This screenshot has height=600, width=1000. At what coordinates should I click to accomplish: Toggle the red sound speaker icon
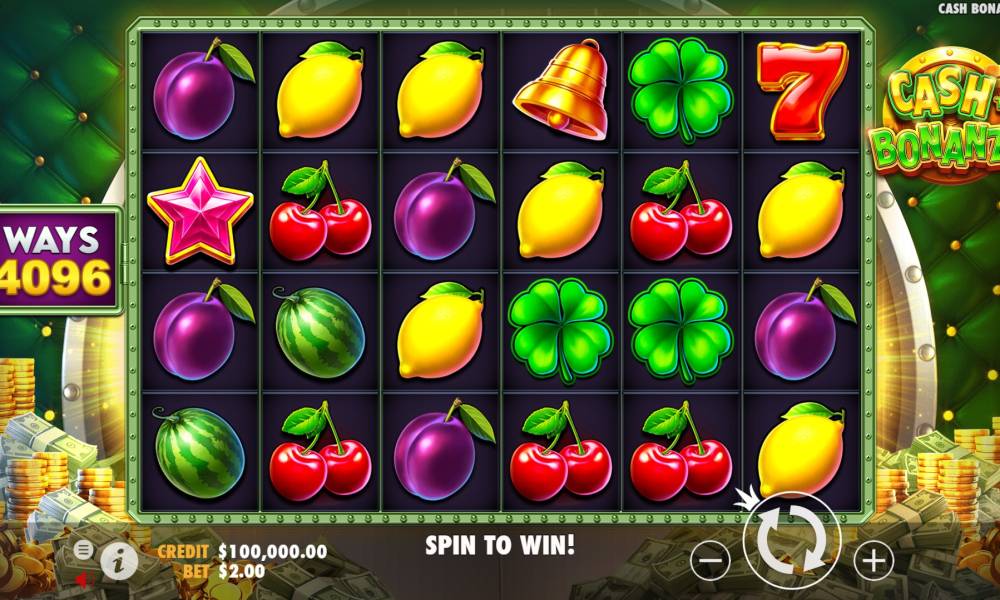click(84, 578)
